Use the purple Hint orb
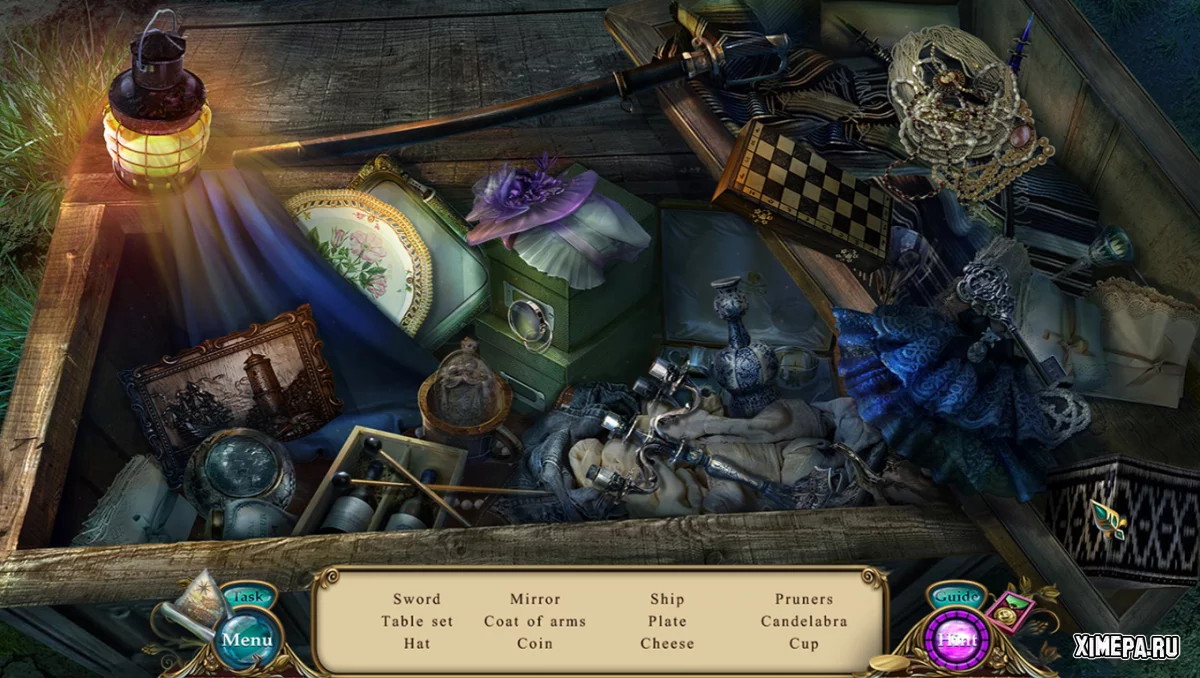 click(x=956, y=638)
